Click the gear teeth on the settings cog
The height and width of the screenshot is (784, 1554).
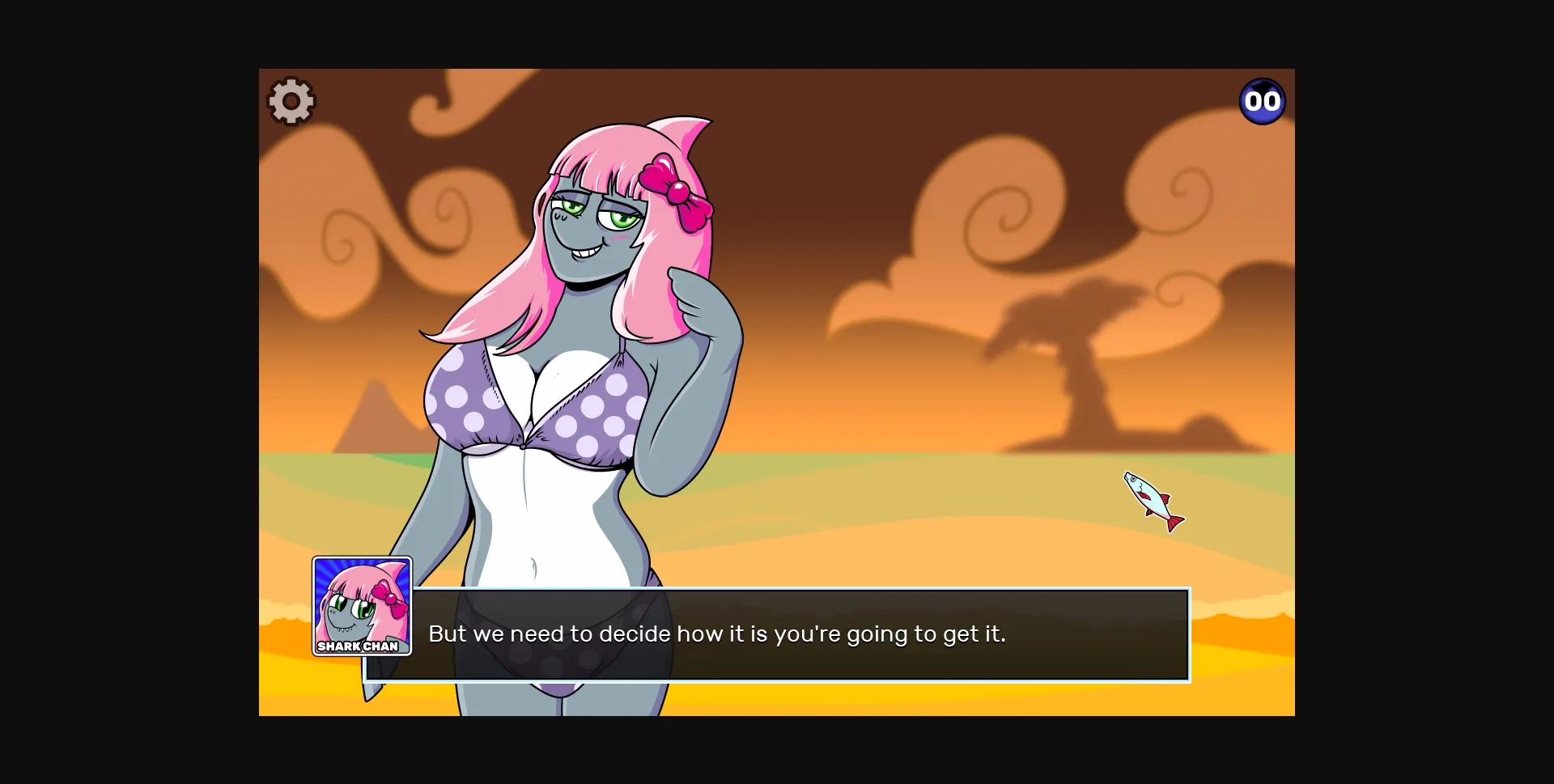290,81
